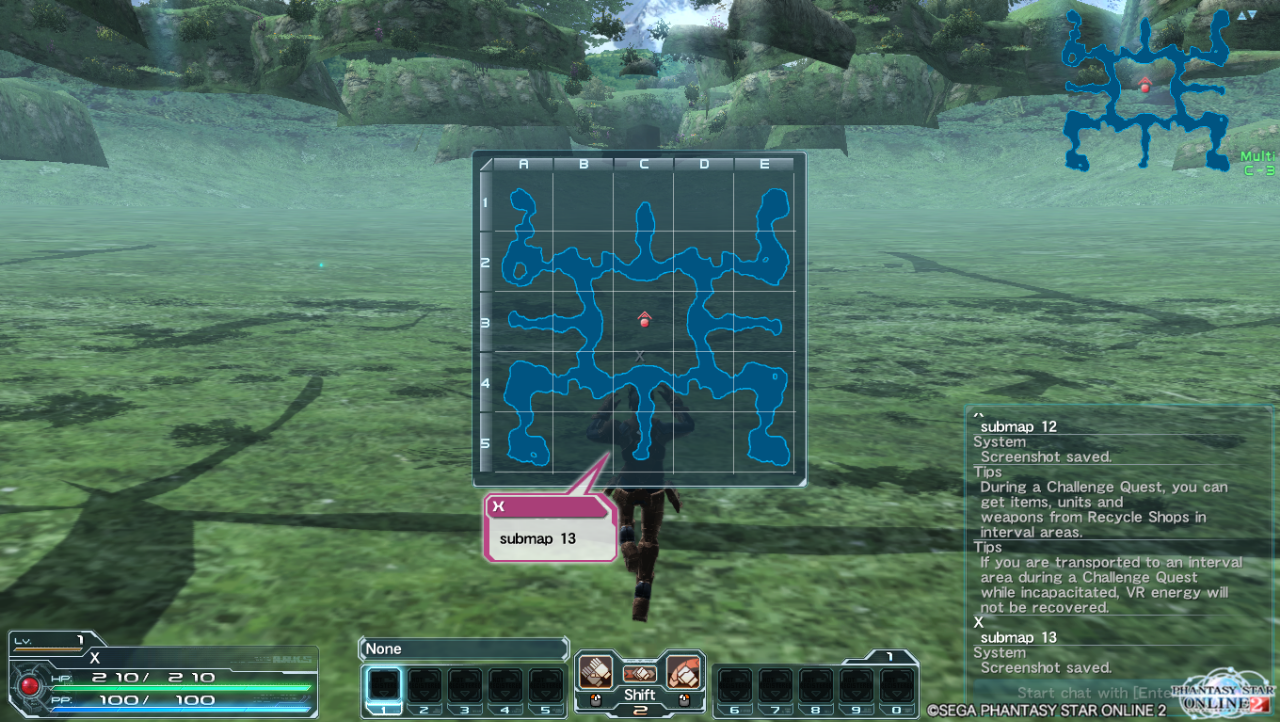Screen dimensions: 1280x722
Task: Open the corner minimap
Action: pos(1145,90)
